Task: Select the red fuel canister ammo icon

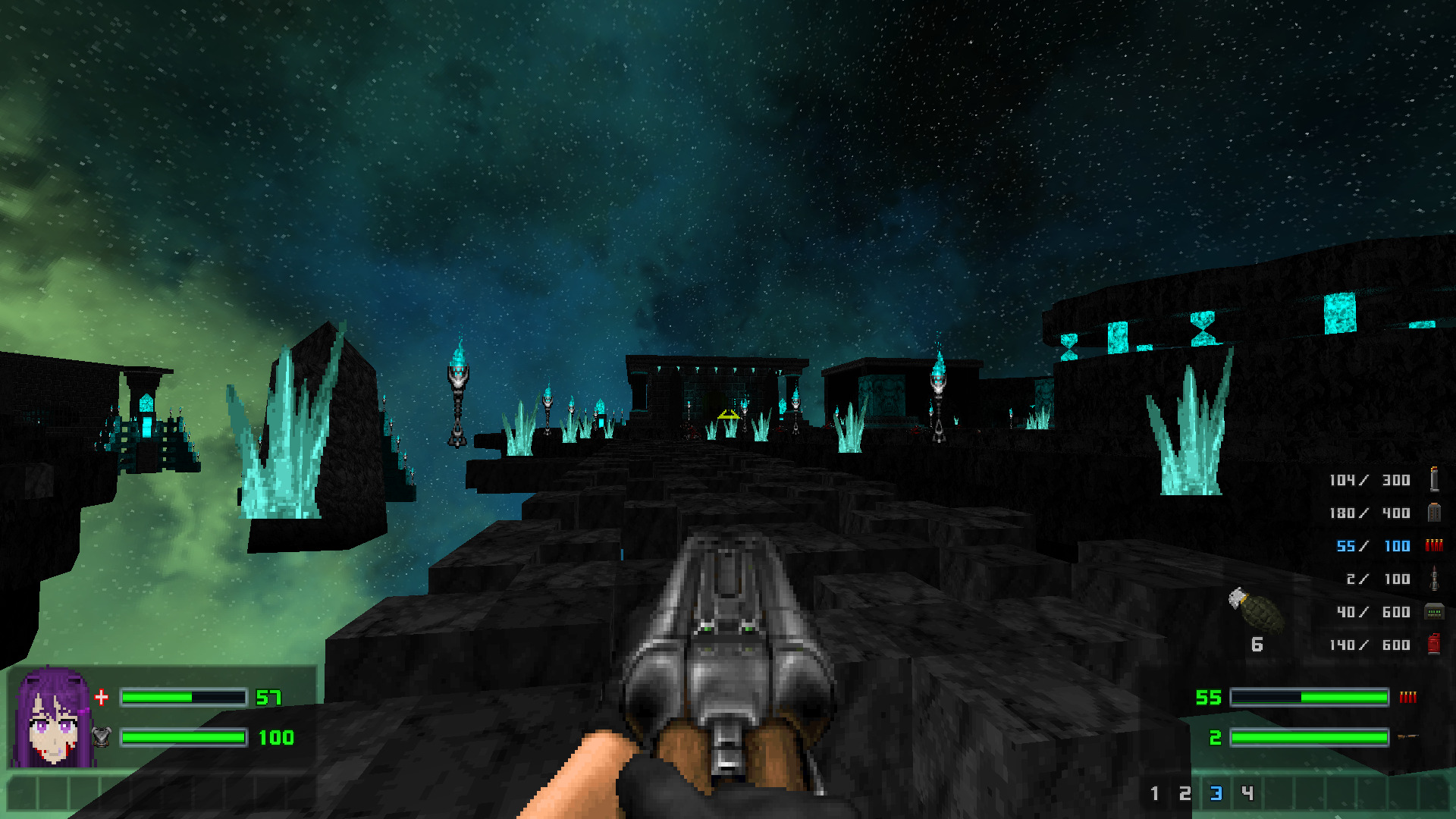Action: click(1433, 644)
